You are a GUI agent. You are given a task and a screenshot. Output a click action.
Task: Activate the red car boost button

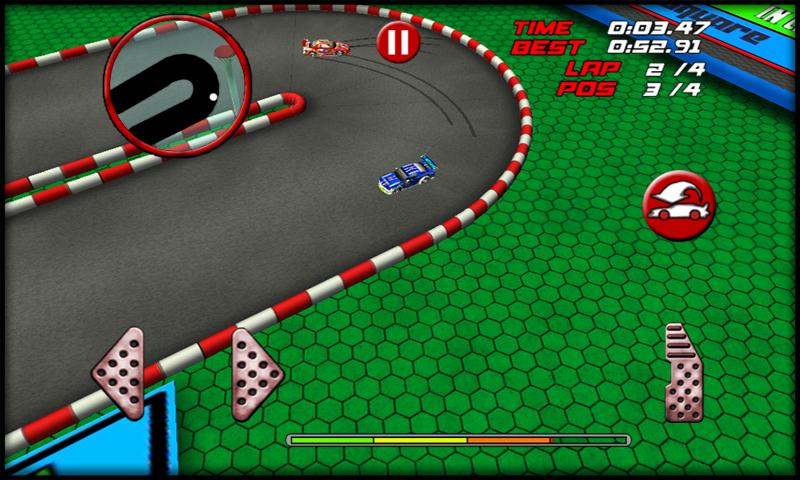[x=677, y=206]
